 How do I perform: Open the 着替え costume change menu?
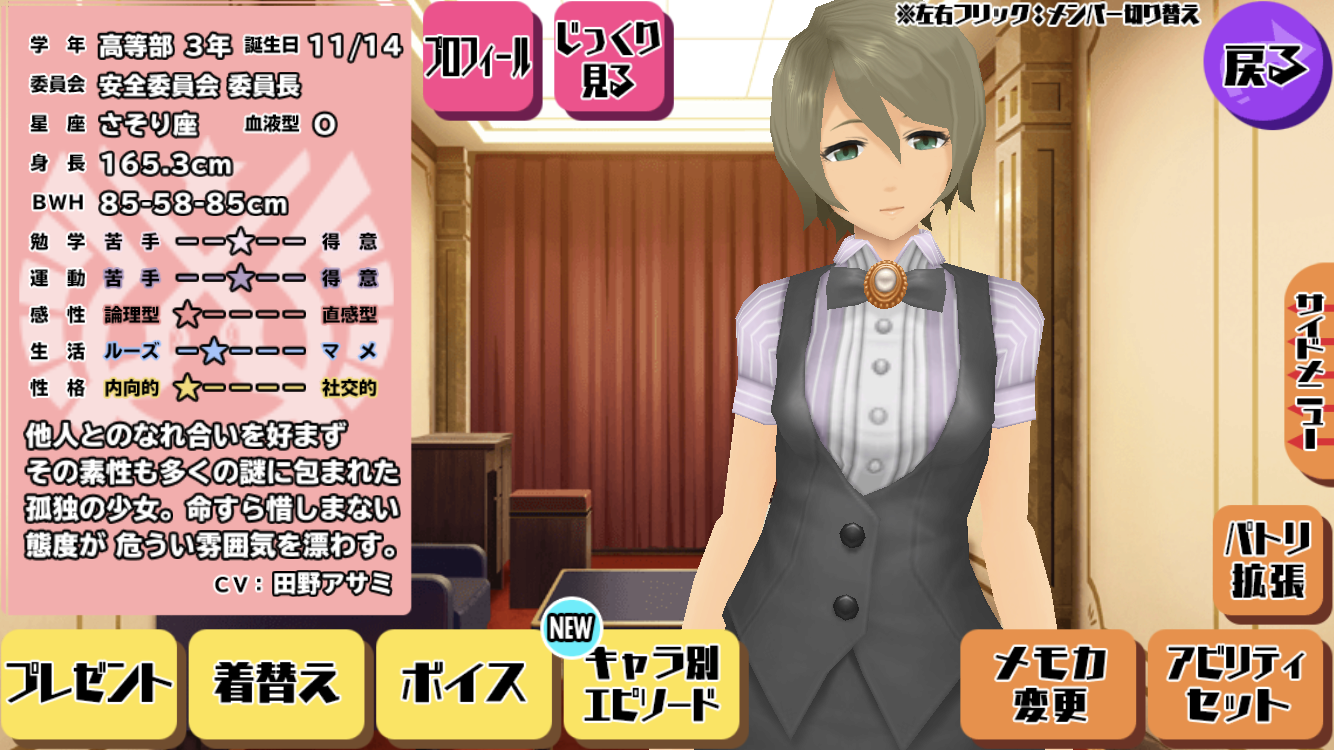click(x=276, y=685)
